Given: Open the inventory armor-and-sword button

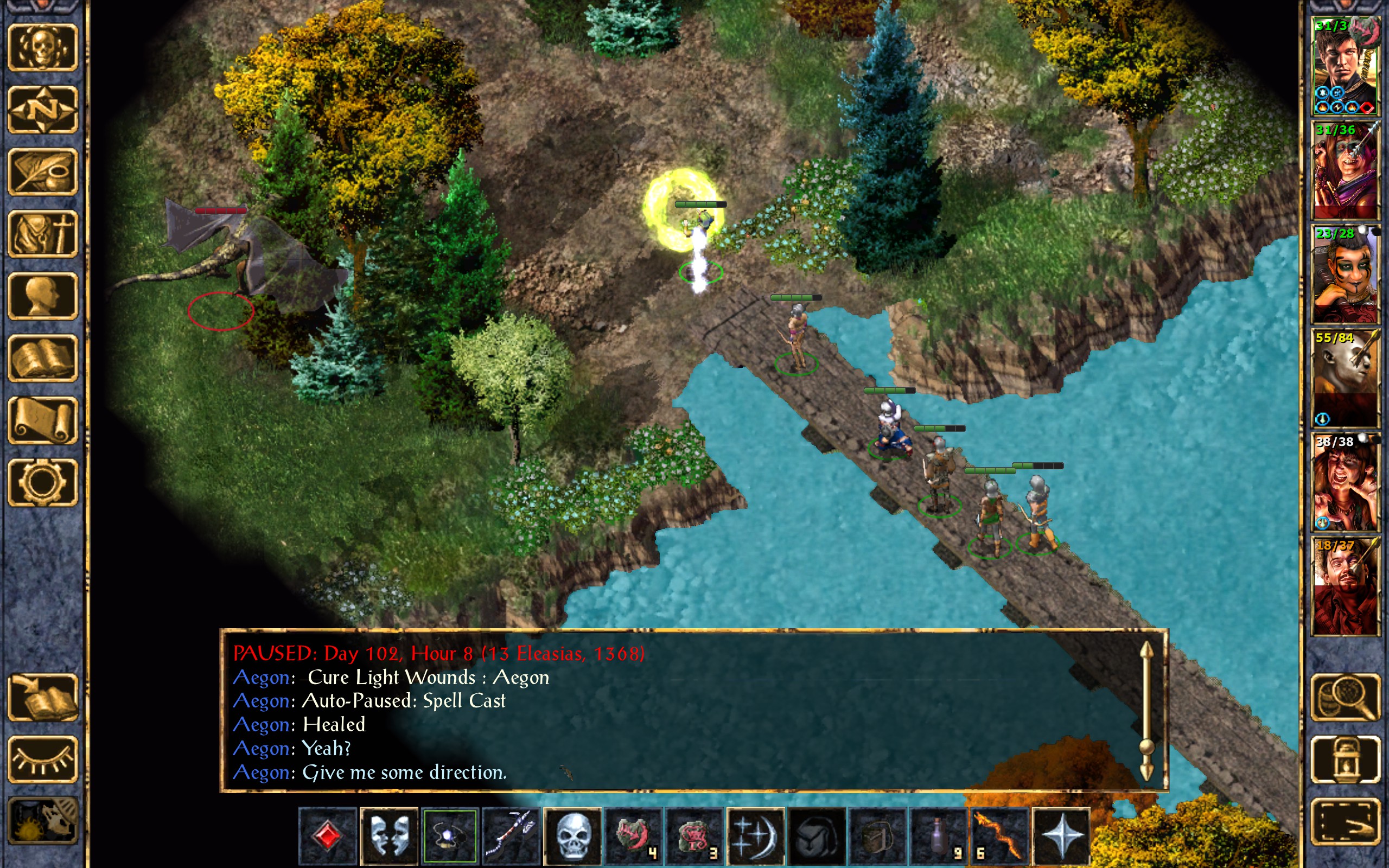Looking at the screenshot, I should (x=42, y=234).
